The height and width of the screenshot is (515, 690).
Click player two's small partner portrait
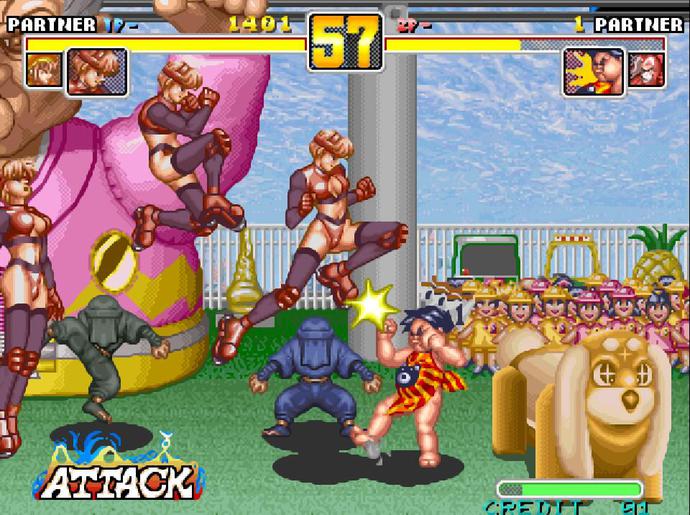pos(646,70)
